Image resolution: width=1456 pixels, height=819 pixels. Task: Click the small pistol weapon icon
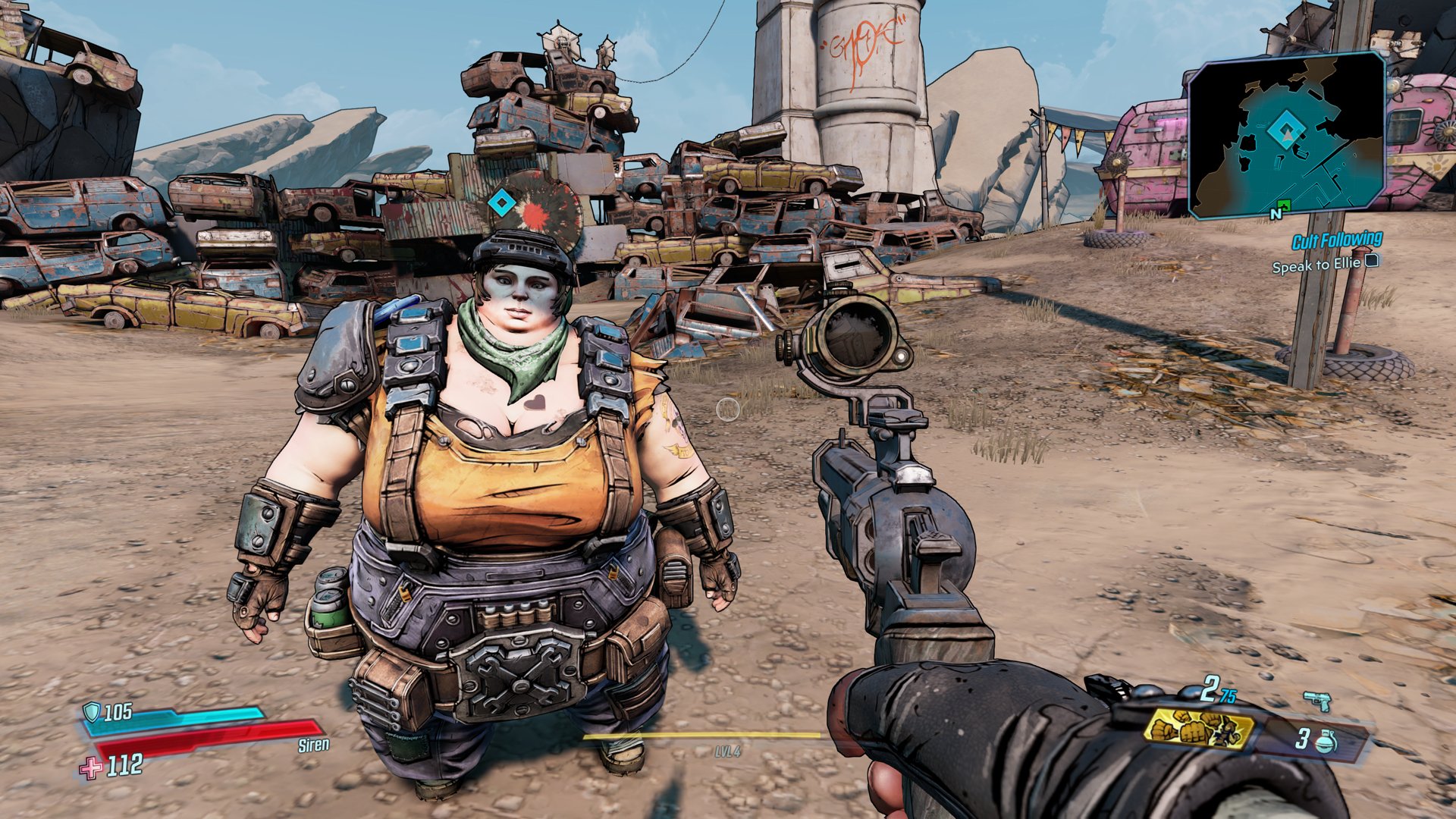[x=1317, y=701]
